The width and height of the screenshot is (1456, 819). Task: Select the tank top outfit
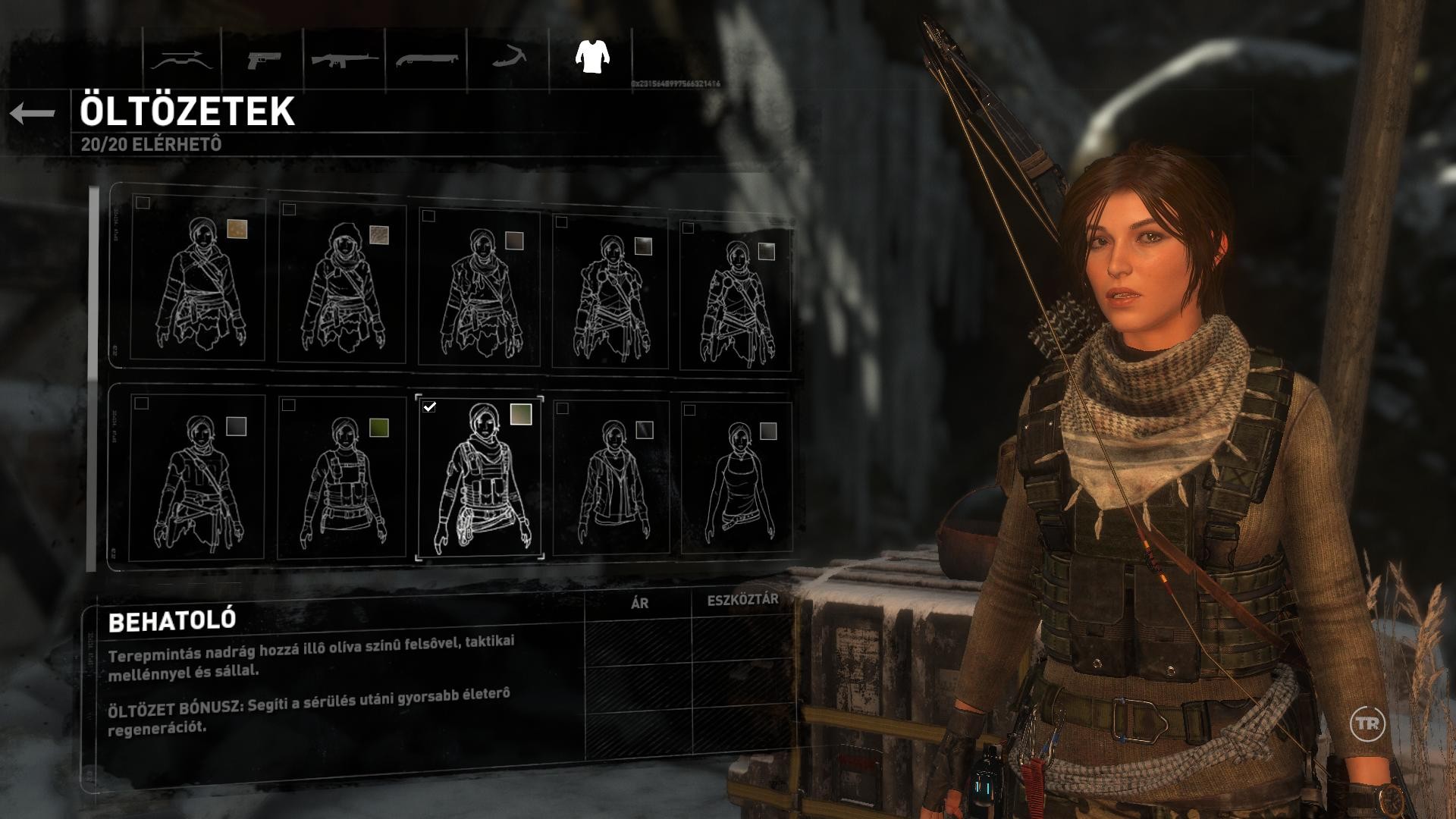point(737,479)
